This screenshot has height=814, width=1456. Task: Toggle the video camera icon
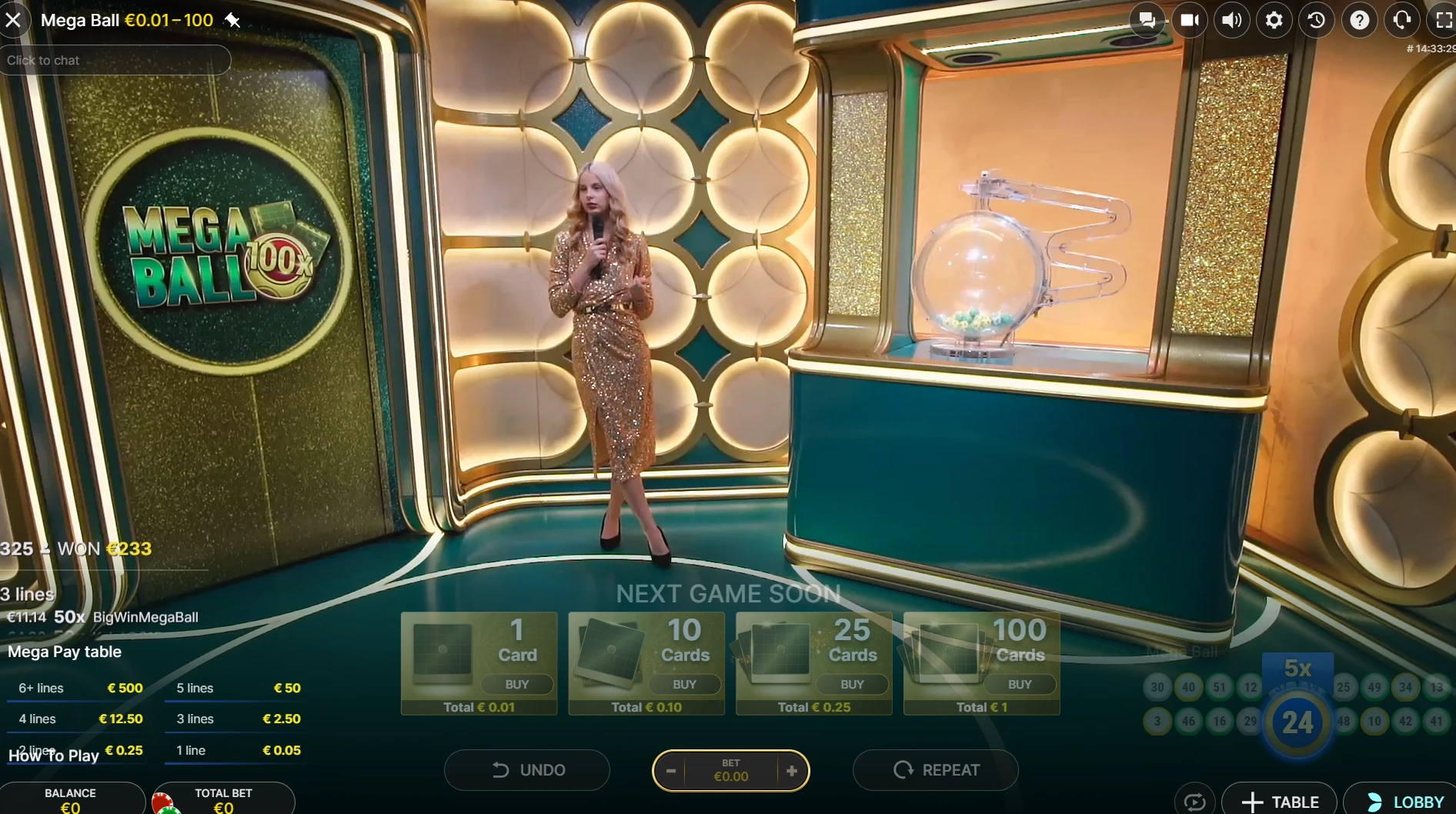tap(1189, 20)
